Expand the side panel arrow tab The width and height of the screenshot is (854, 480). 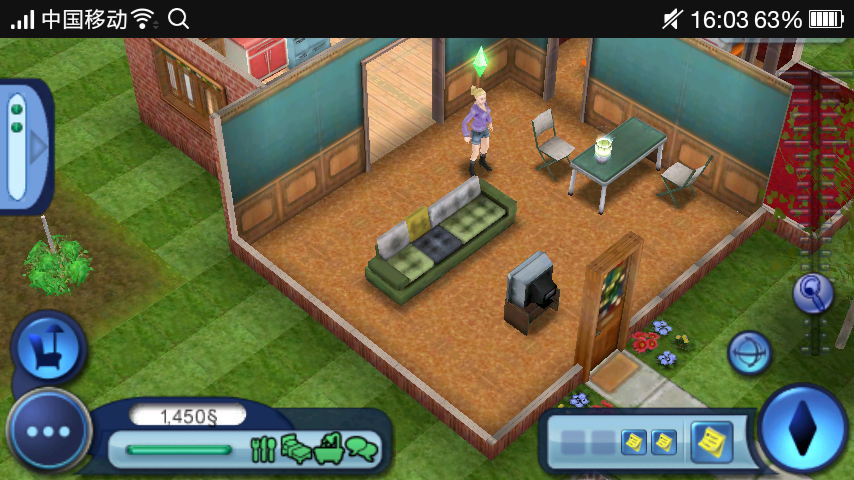coord(38,148)
